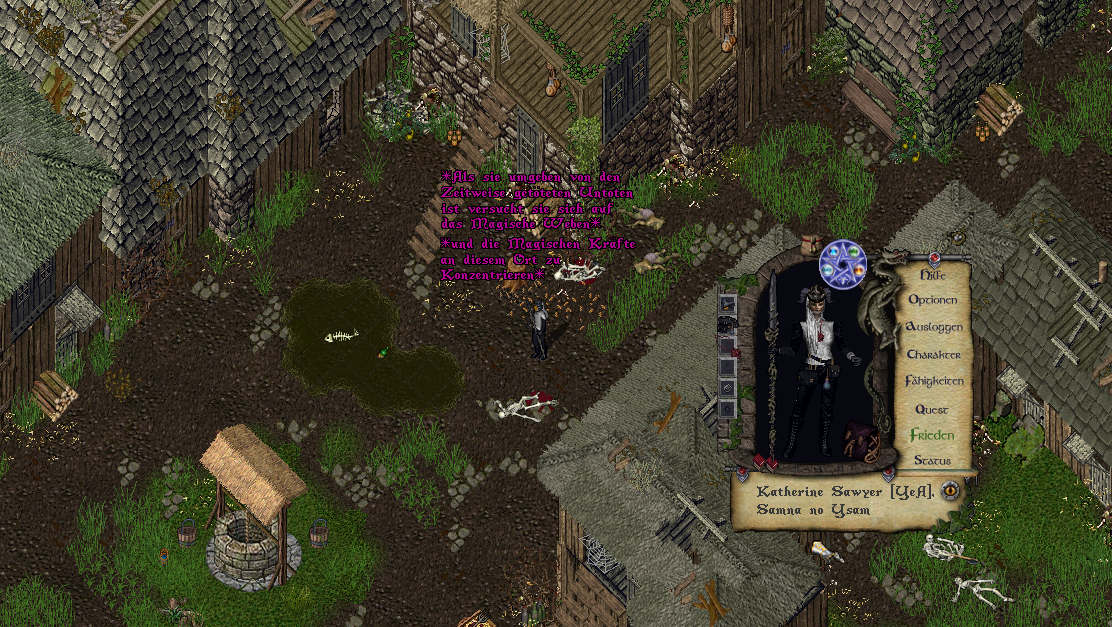Screen dimensions: 1112x627
Task: Show the Charakter profile
Action: point(933,354)
